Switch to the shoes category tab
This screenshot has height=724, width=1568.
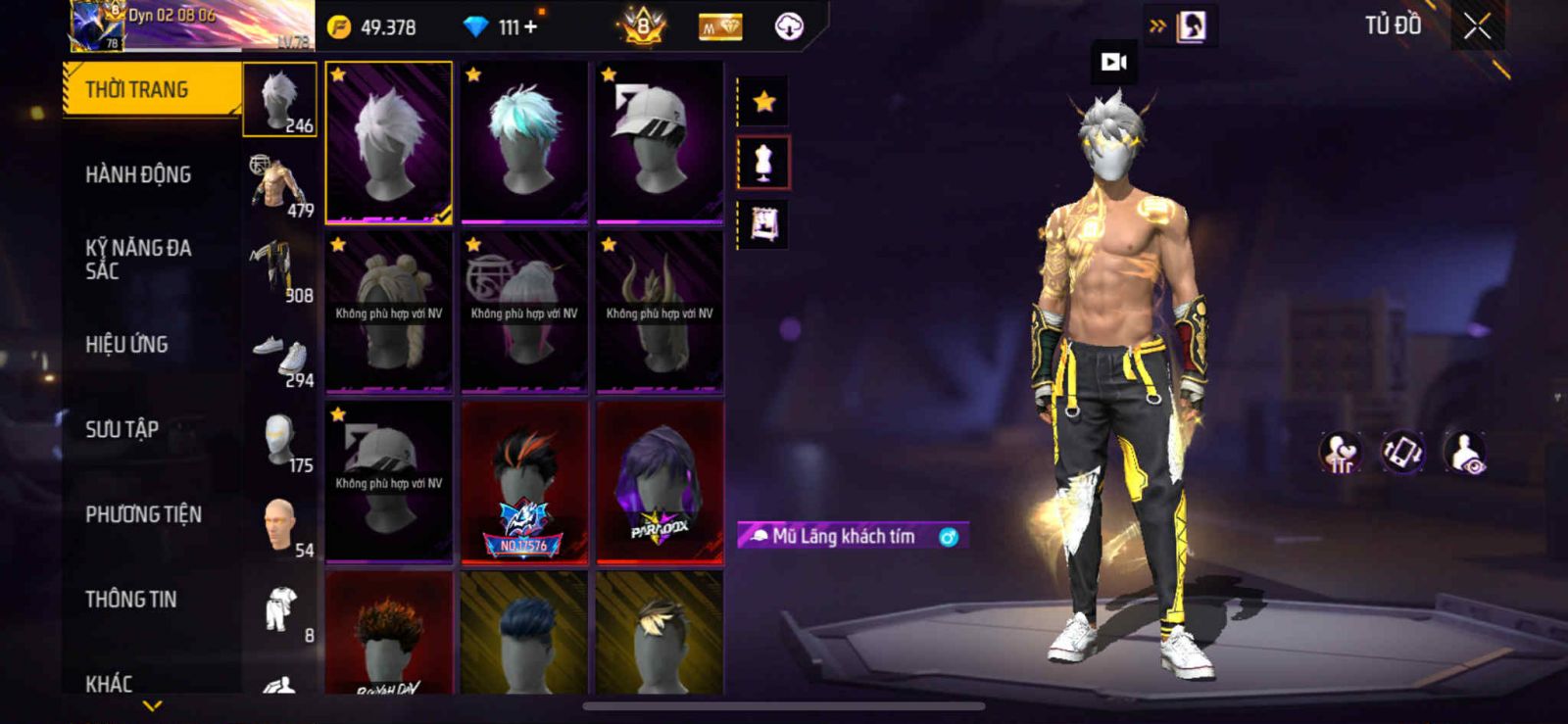[280, 357]
